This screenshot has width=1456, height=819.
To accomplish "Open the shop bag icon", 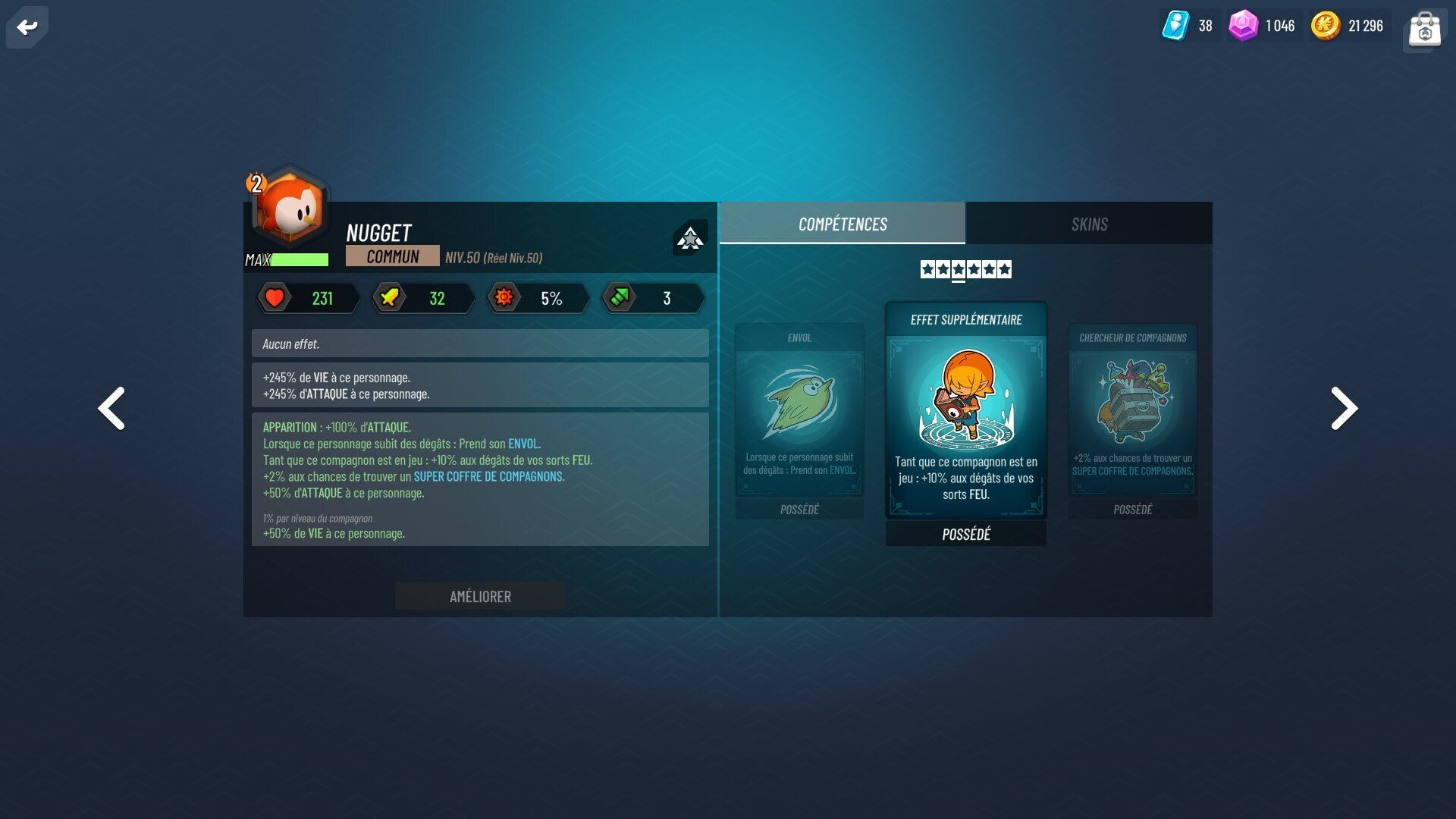I will pyautogui.click(x=1424, y=29).
